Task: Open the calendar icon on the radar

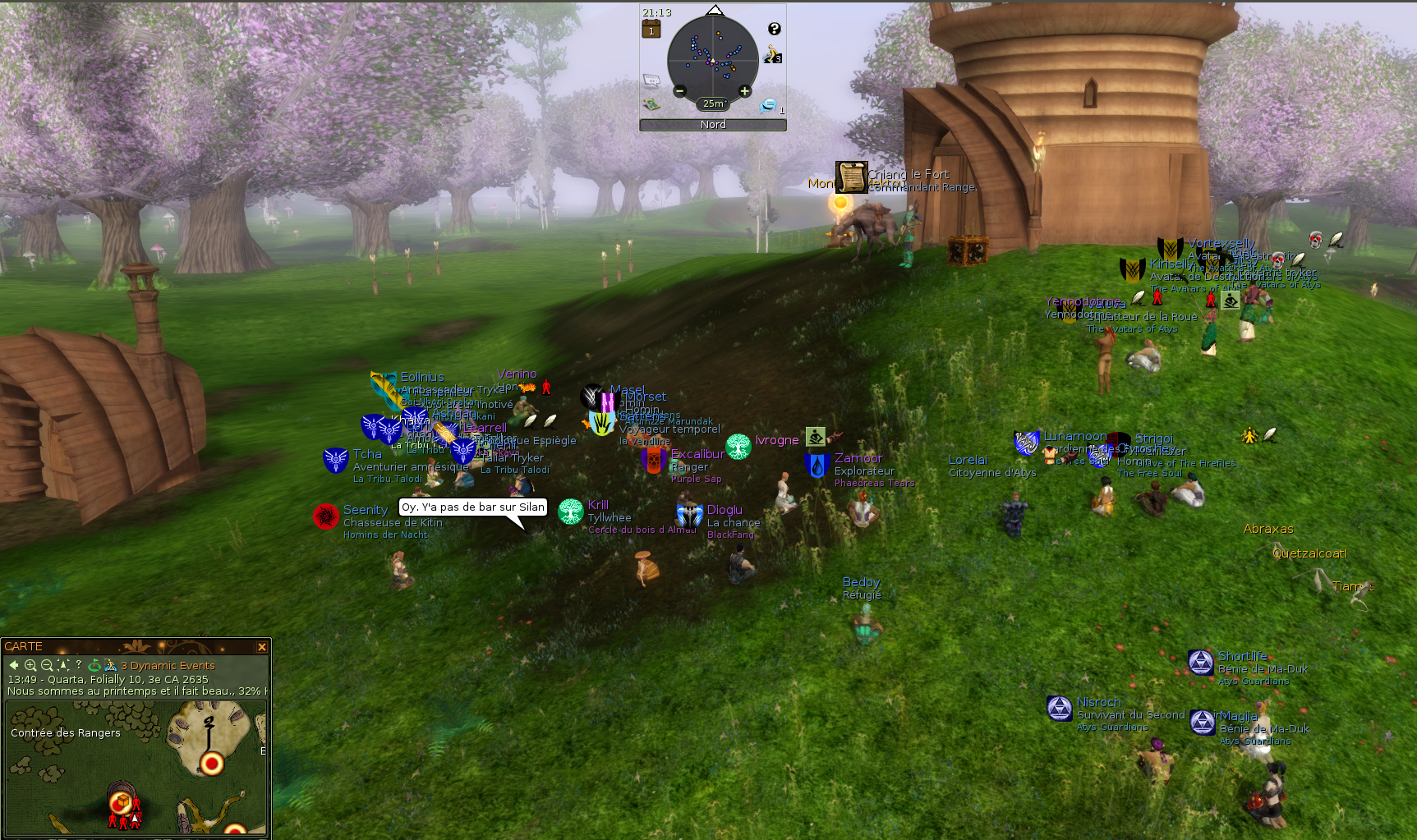Action: click(651, 30)
